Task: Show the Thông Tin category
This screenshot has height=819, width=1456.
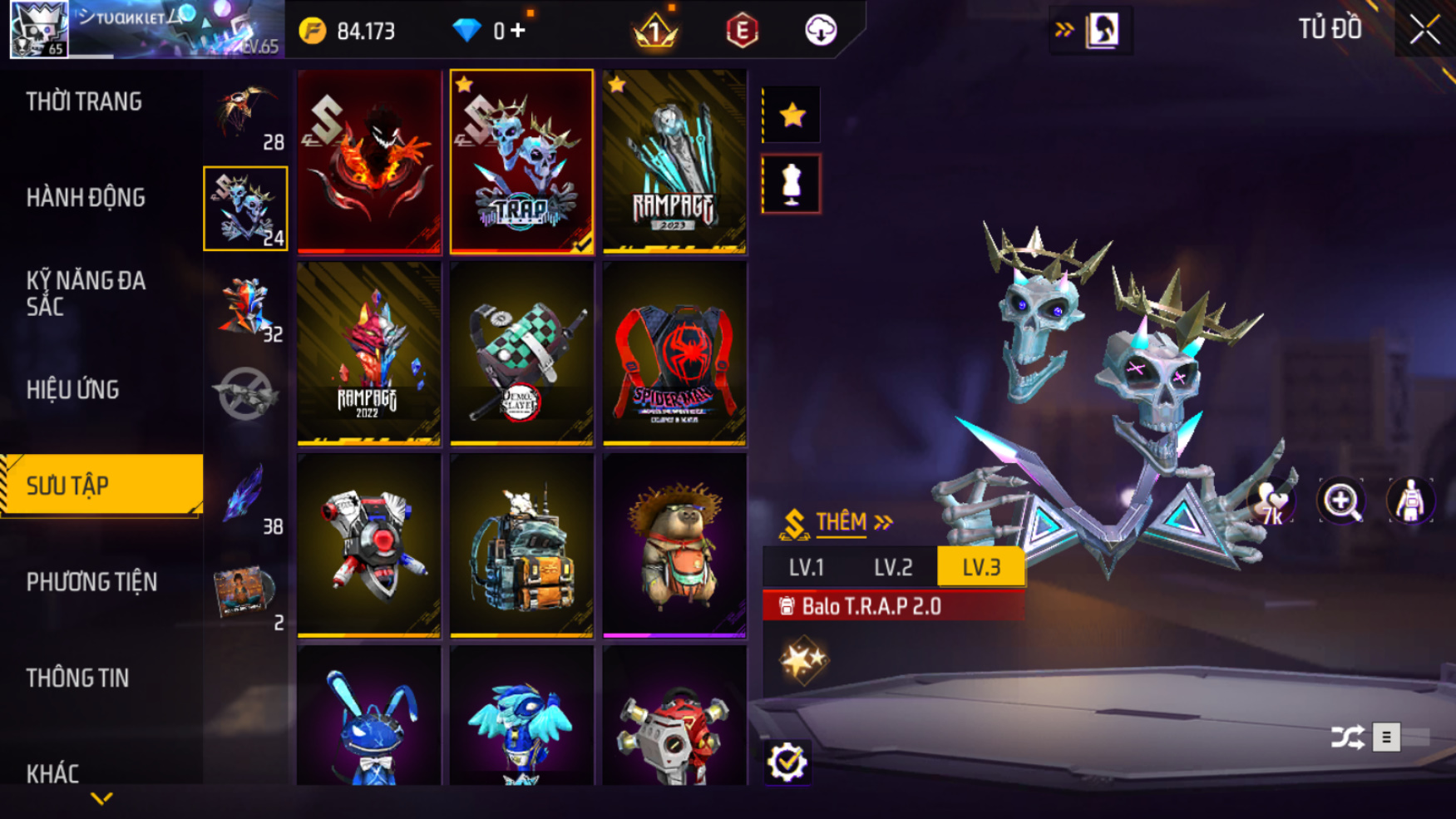Action: click(x=78, y=678)
